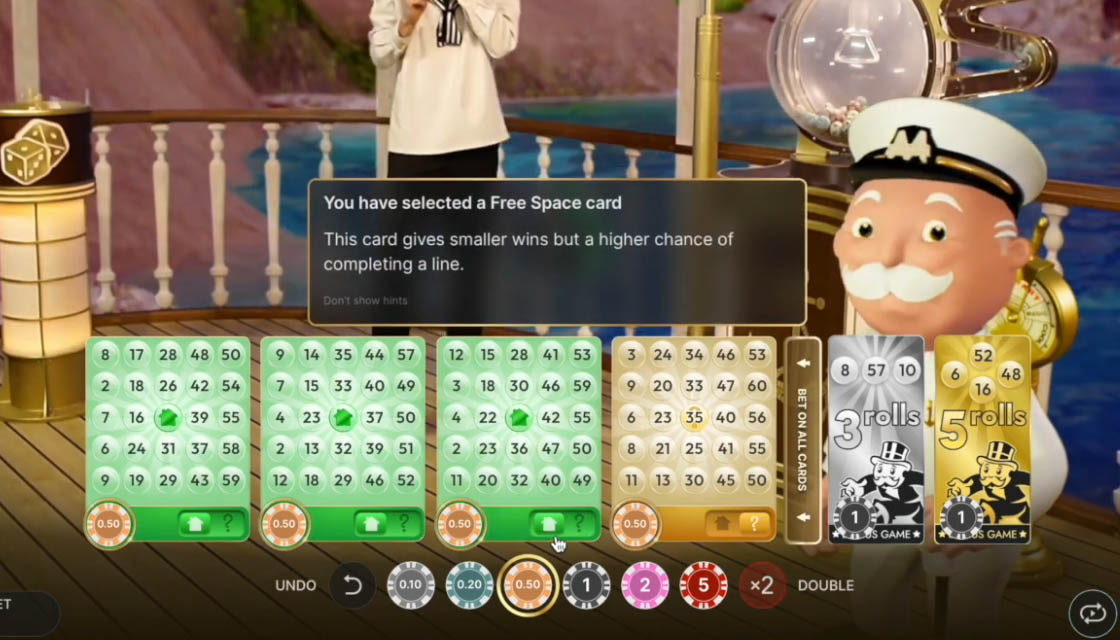Select the gold bingo card with yellow 35
The width and height of the screenshot is (1120, 640).
(x=693, y=418)
